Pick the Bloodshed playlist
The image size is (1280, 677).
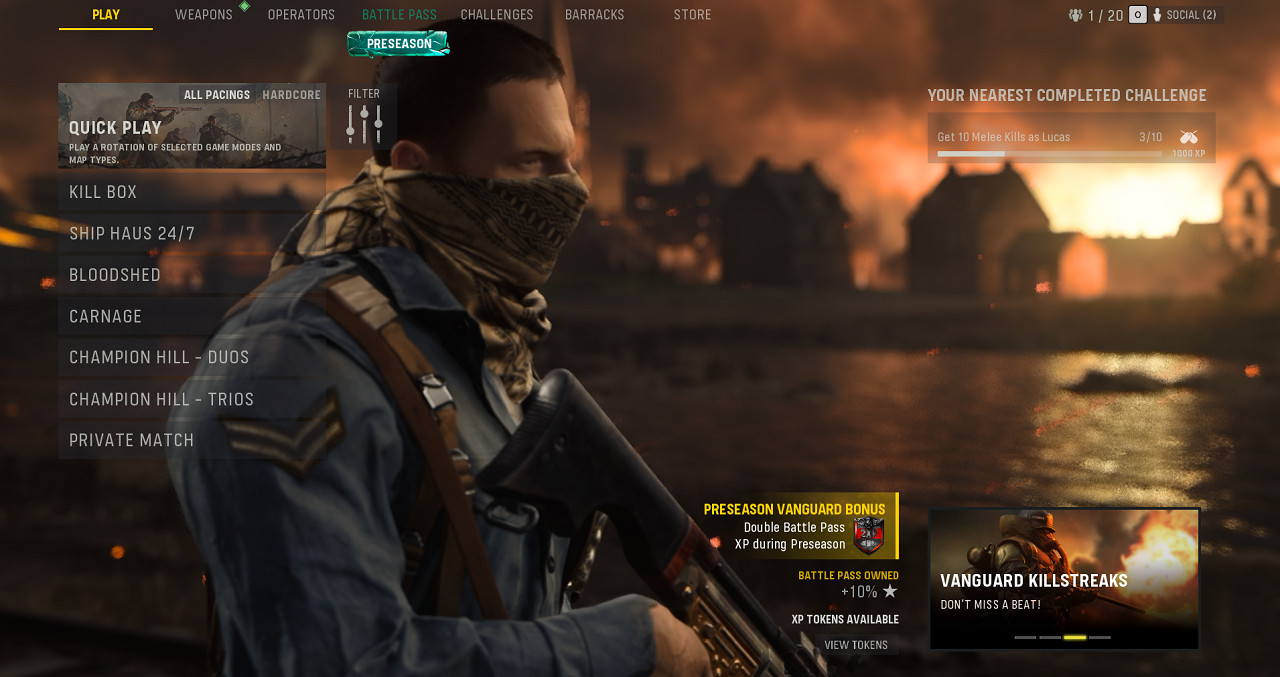(x=190, y=275)
